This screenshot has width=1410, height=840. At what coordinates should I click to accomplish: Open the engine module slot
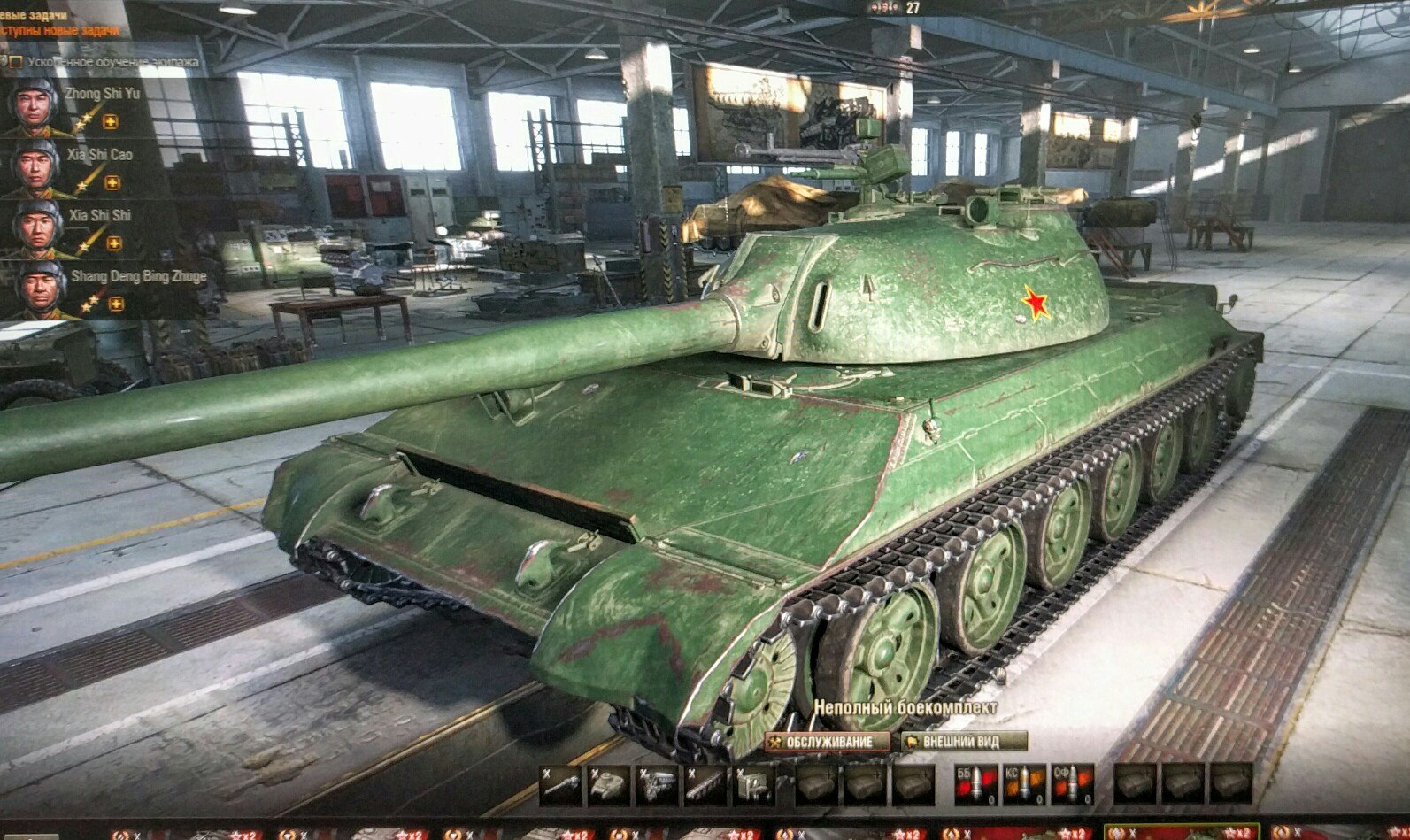656,785
